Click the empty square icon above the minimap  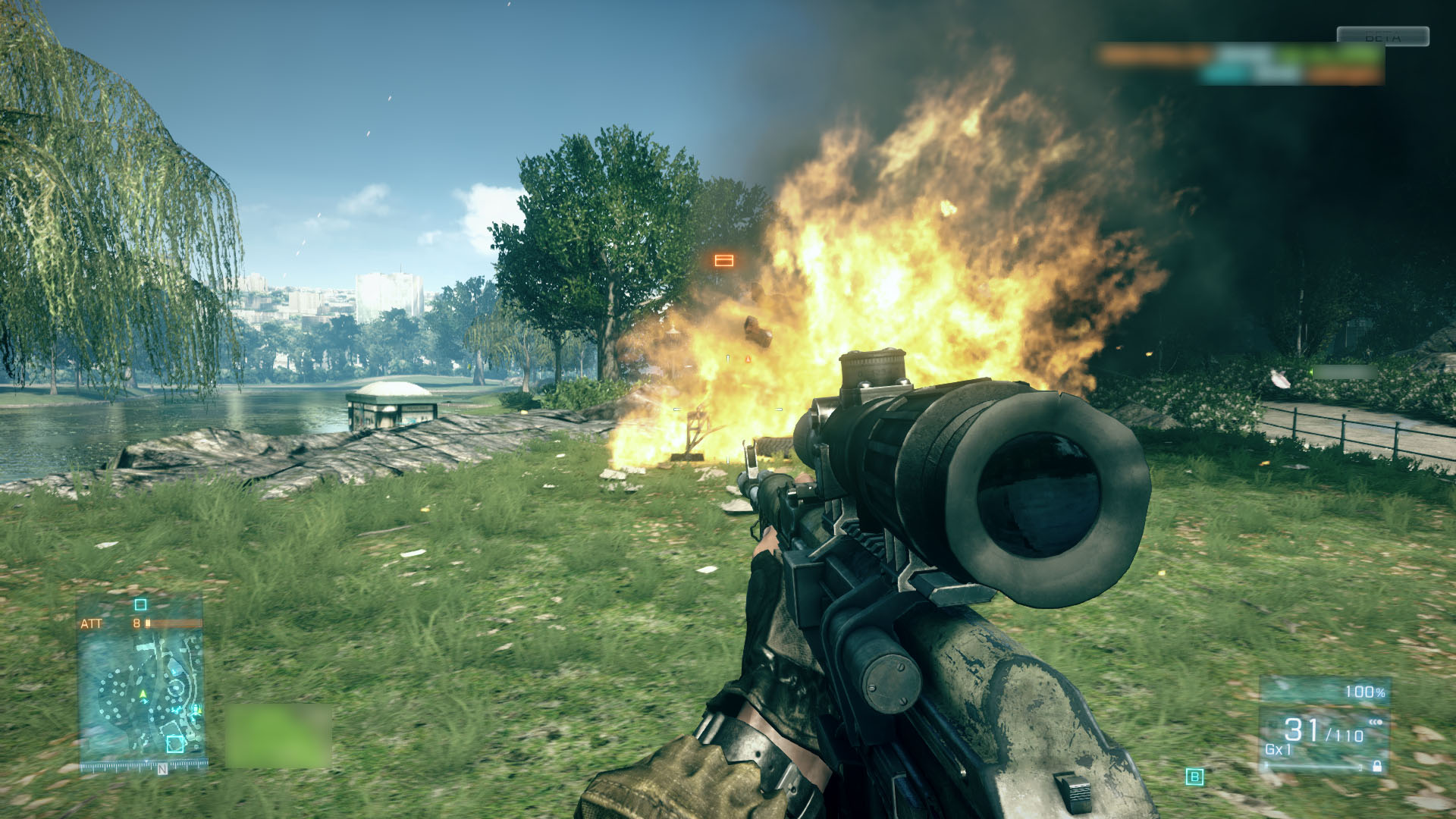(140, 604)
